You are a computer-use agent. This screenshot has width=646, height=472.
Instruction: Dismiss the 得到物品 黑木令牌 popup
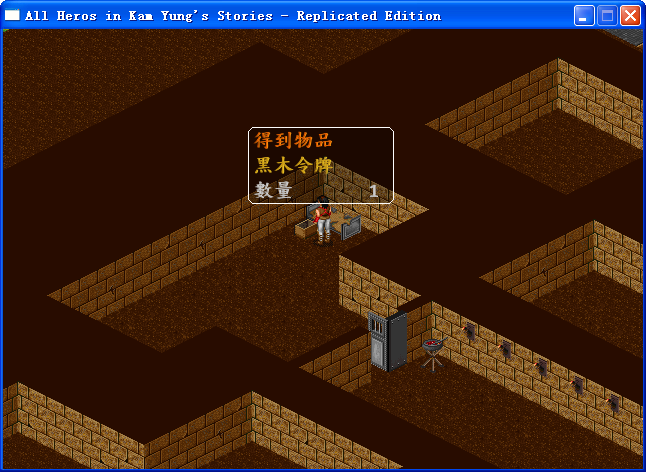(320, 165)
